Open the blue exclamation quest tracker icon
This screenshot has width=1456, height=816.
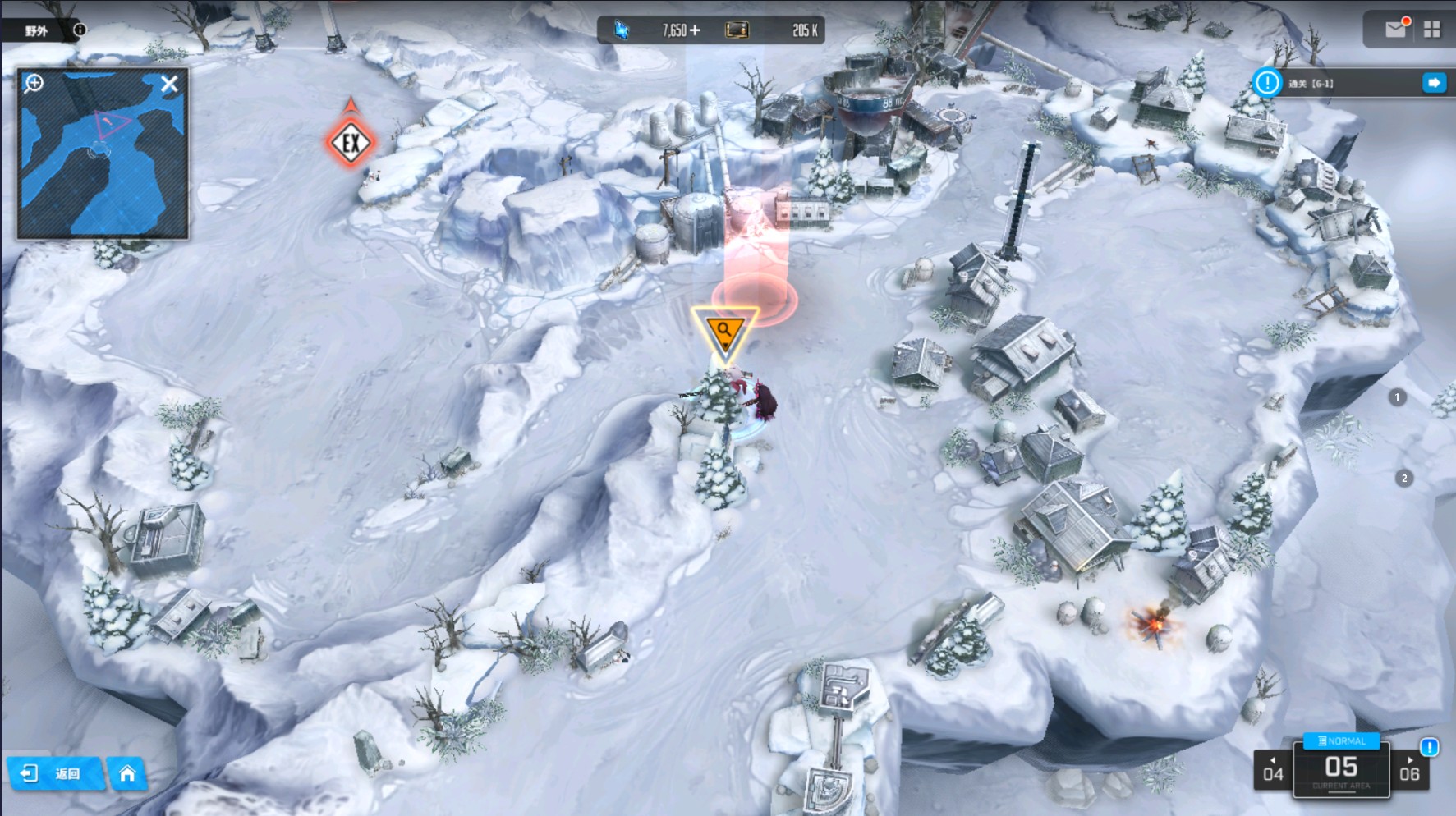[x=1267, y=83]
